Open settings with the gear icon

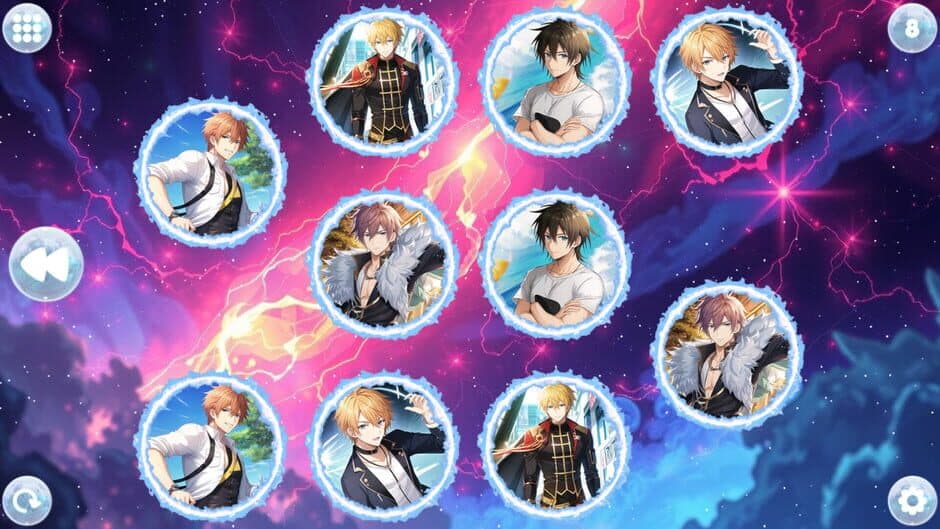pos(912,498)
